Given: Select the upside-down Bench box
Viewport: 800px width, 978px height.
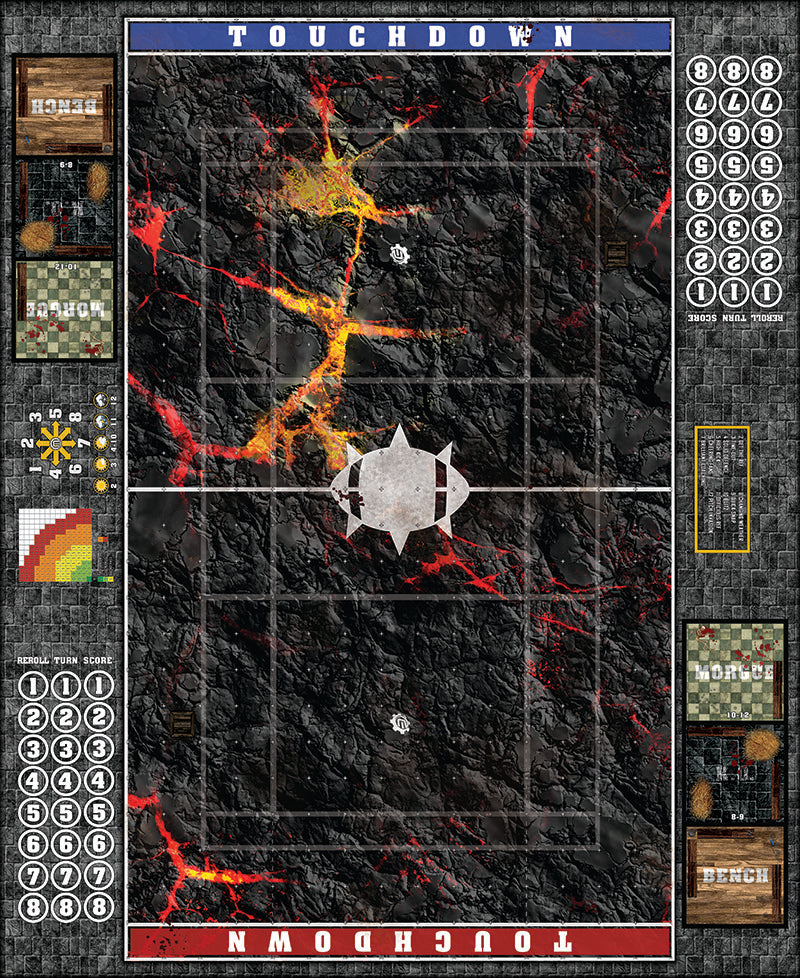Looking at the screenshot, I should 63,105.
